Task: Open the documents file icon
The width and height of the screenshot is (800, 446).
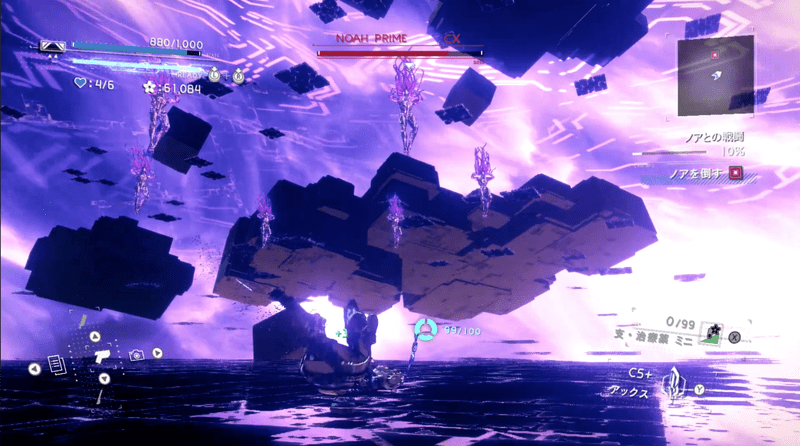Action: coord(55,367)
